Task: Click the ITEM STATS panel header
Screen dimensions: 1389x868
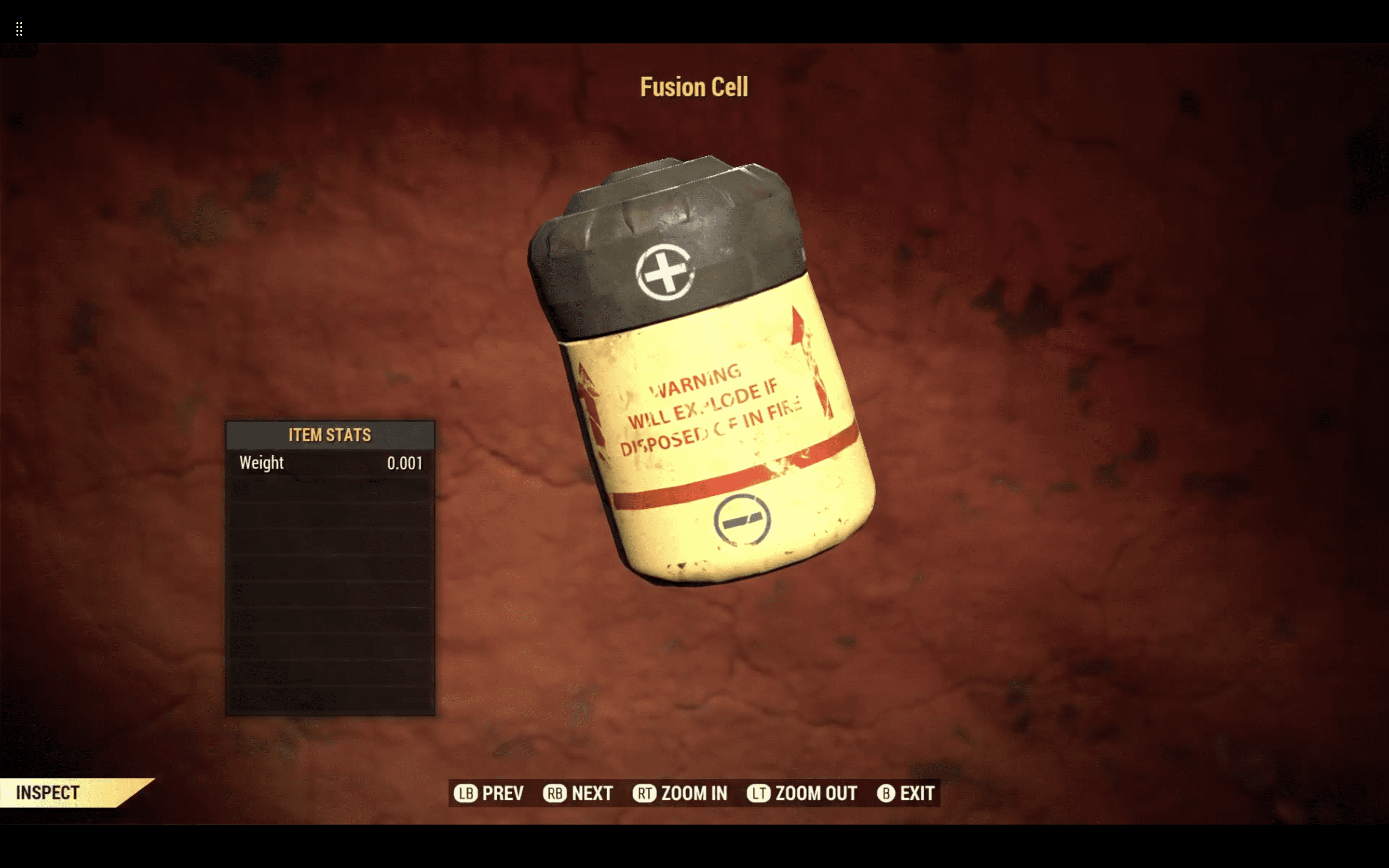Action: (329, 435)
